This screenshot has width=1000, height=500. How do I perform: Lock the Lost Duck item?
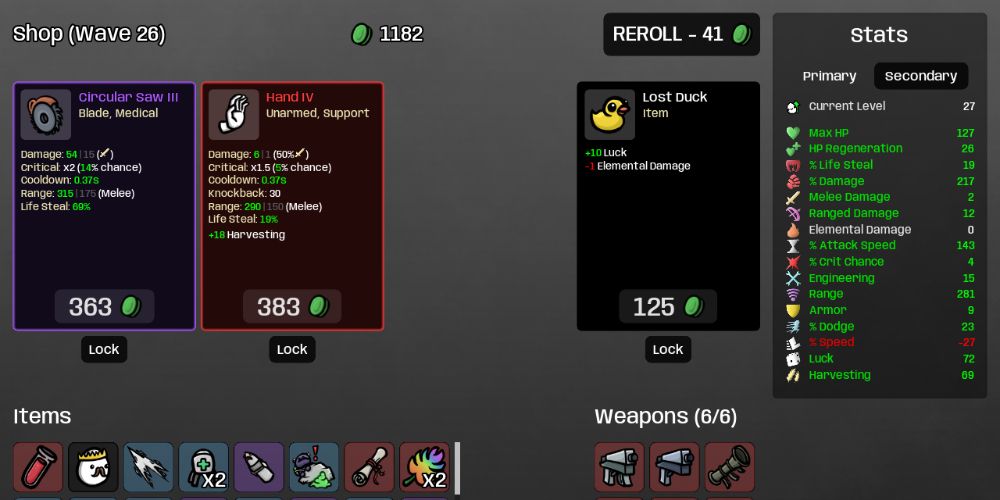667,349
